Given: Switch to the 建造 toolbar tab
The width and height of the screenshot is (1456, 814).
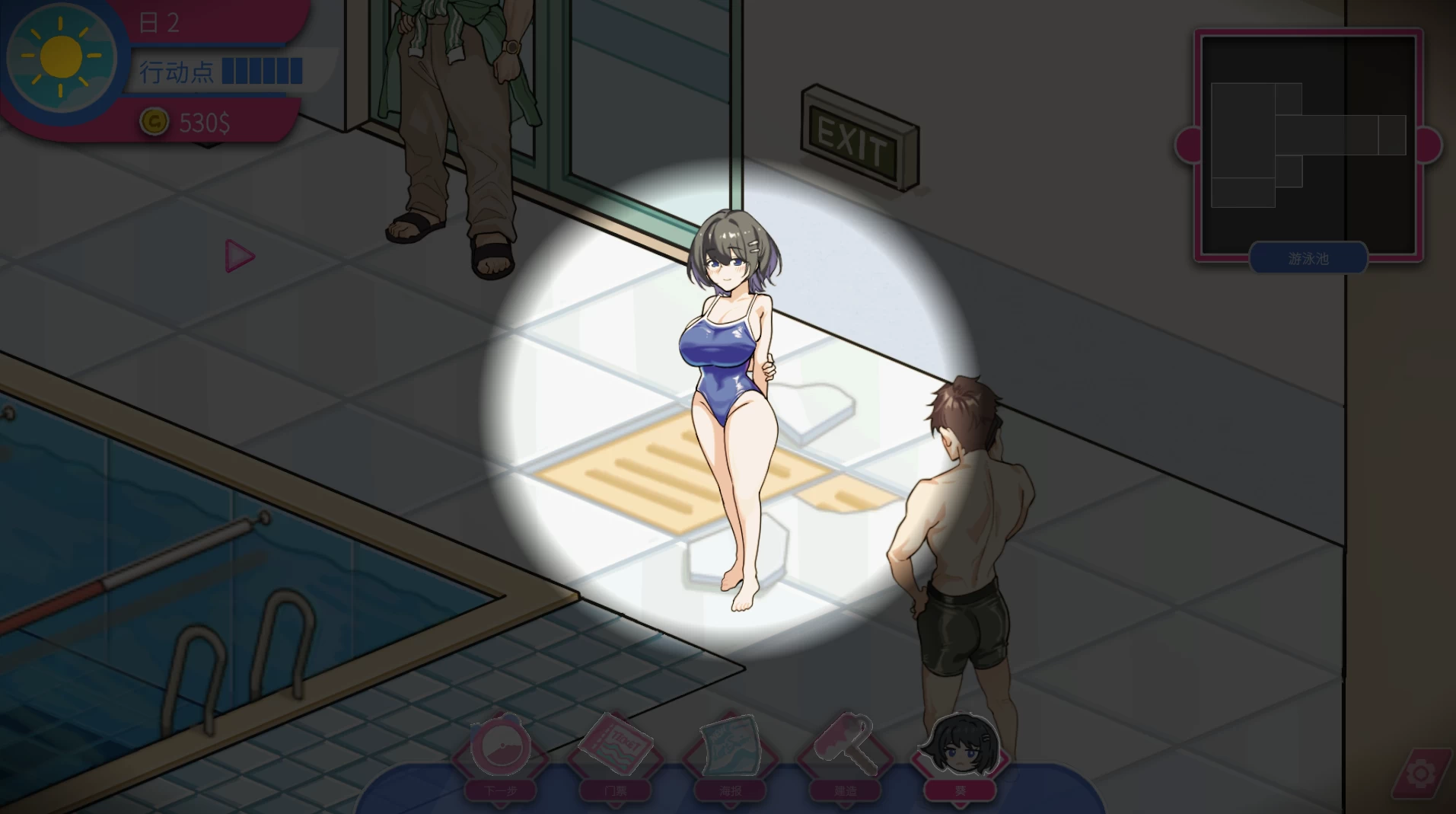Looking at the screenshot, I should tap(845, 792).
